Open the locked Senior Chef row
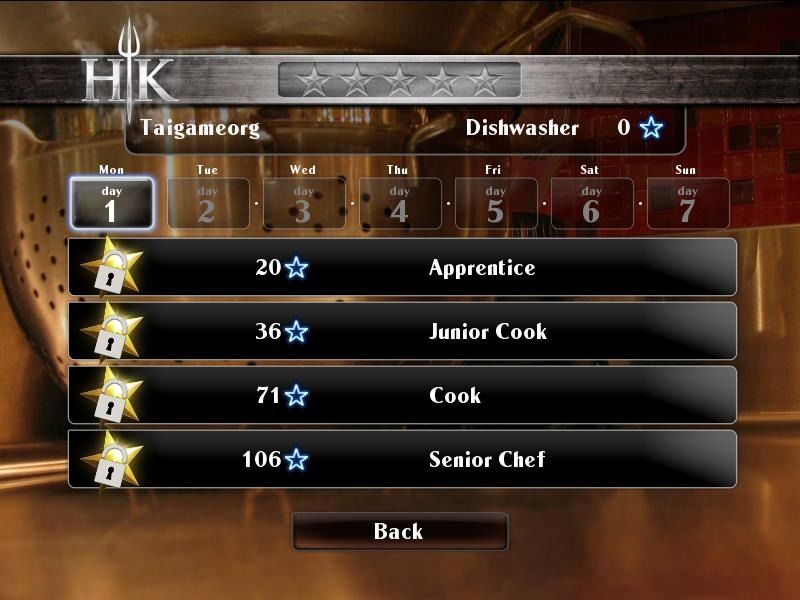This screenshot has width=800, height=600. [402, 459]
